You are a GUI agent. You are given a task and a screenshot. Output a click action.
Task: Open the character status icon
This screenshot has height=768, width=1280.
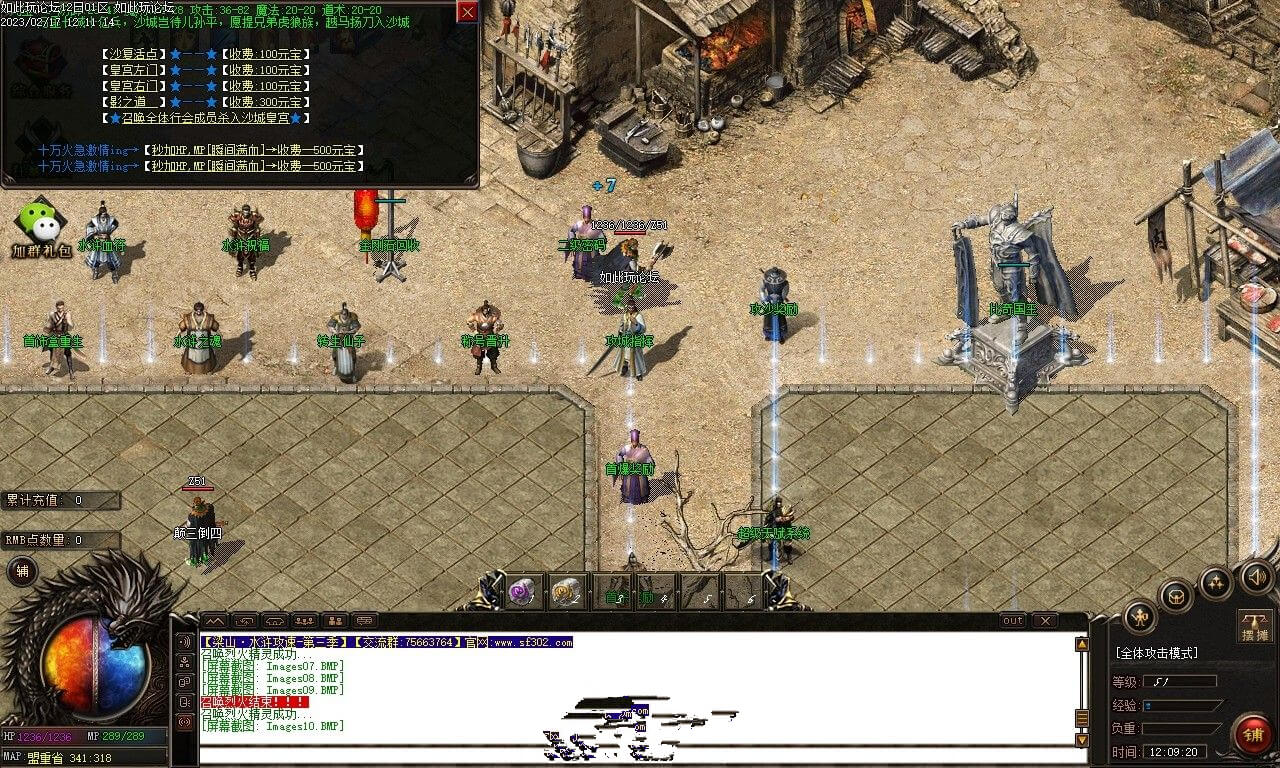coord(1140,617)
